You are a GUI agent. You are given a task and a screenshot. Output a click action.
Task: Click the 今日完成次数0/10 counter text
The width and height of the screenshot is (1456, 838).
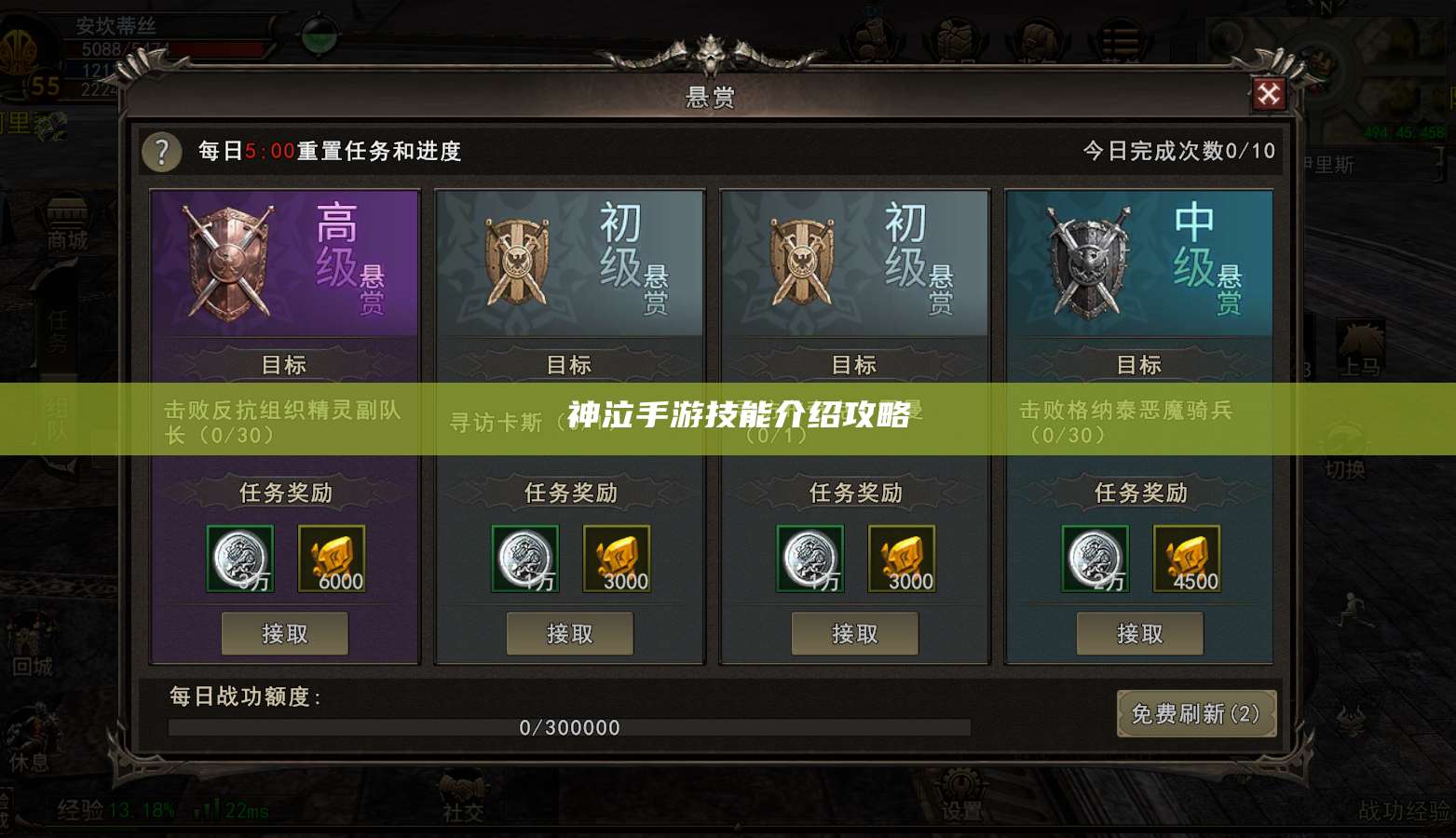coord(1177,151)
